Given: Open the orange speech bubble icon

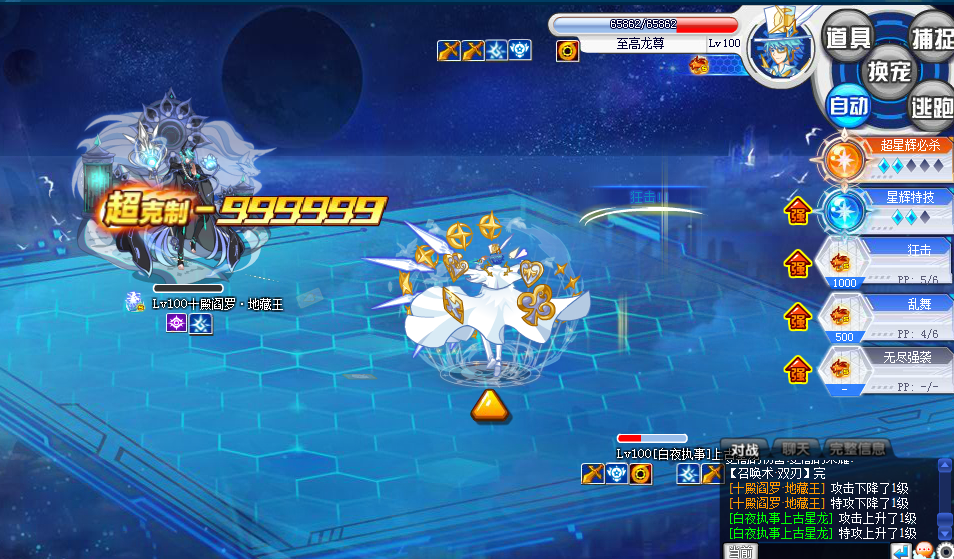Looking at the screenshot, I should (924, 550).
